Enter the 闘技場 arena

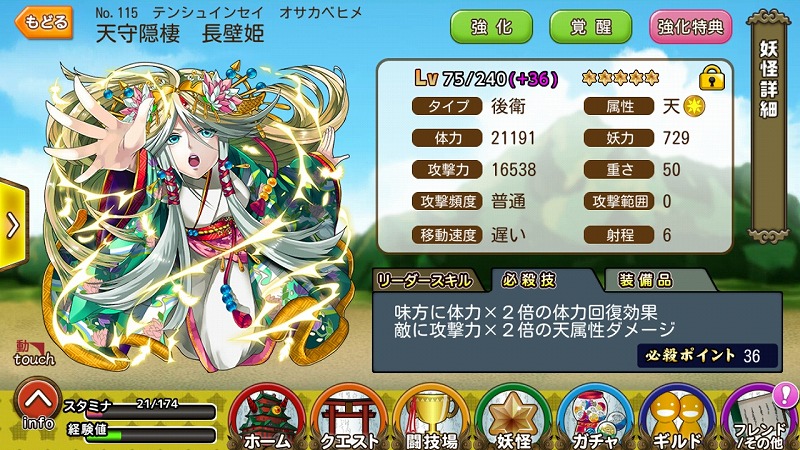coord(431,418)
